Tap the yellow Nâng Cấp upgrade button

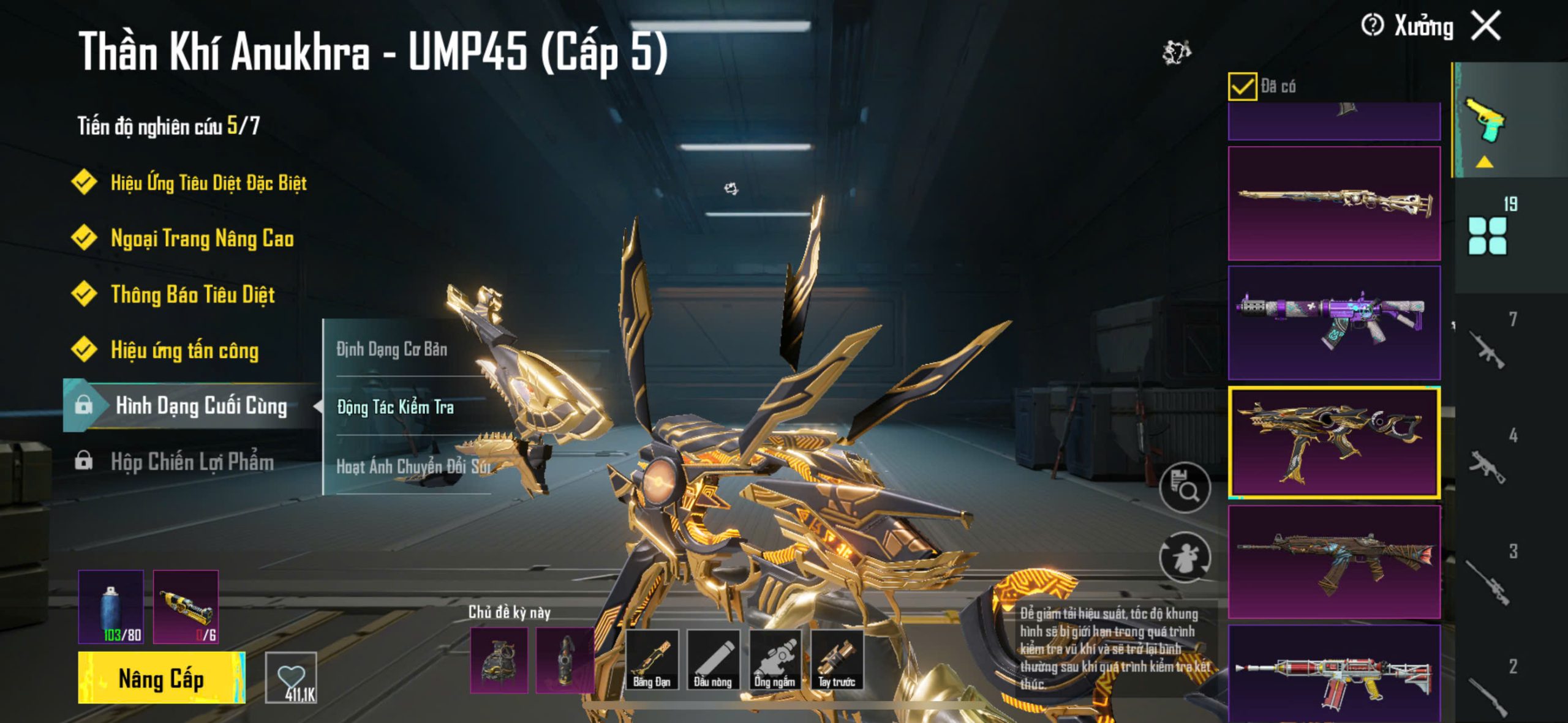click(x=161, y=678)
